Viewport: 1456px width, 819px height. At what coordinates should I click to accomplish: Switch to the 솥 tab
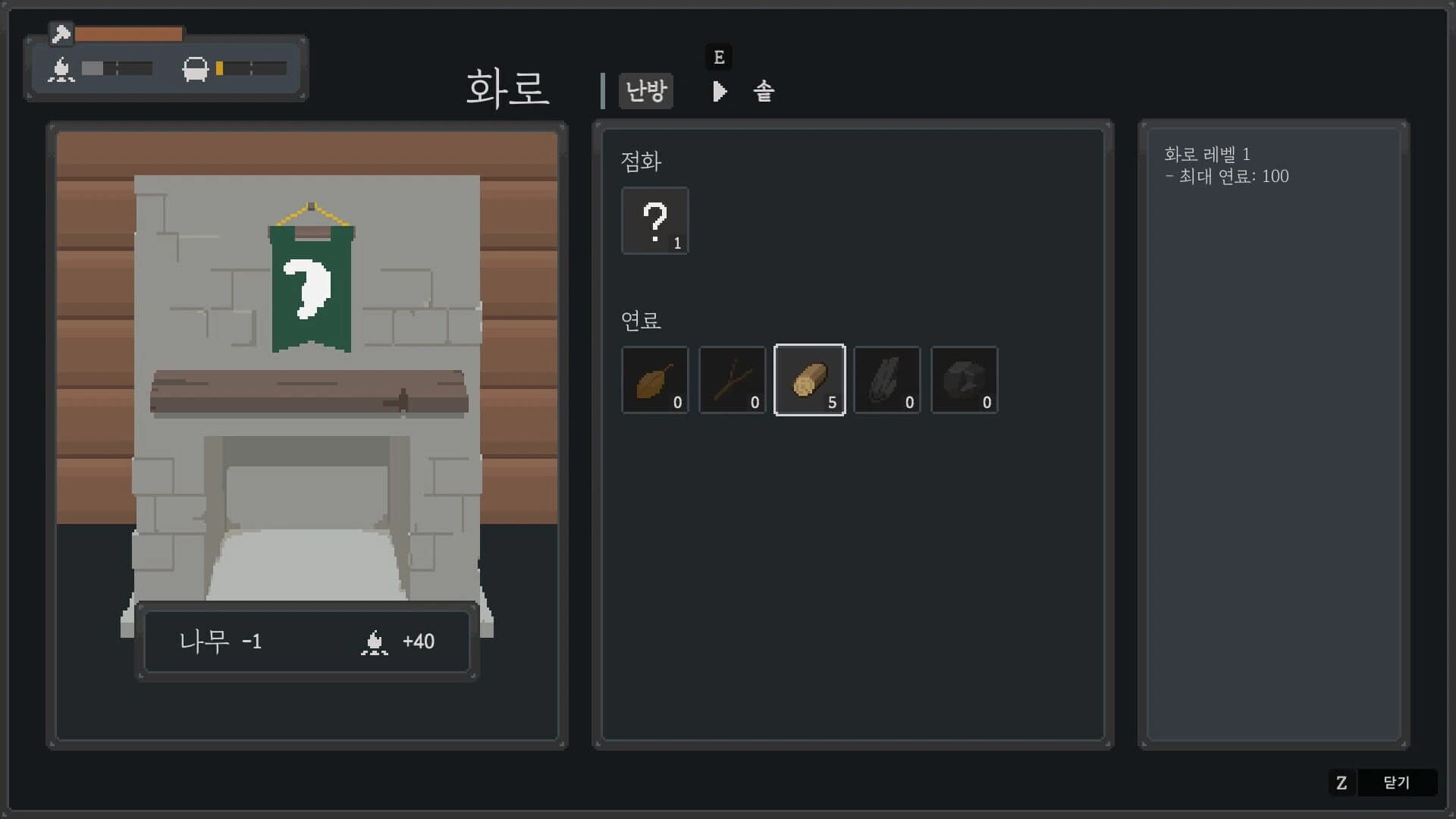tap(762, 91)
